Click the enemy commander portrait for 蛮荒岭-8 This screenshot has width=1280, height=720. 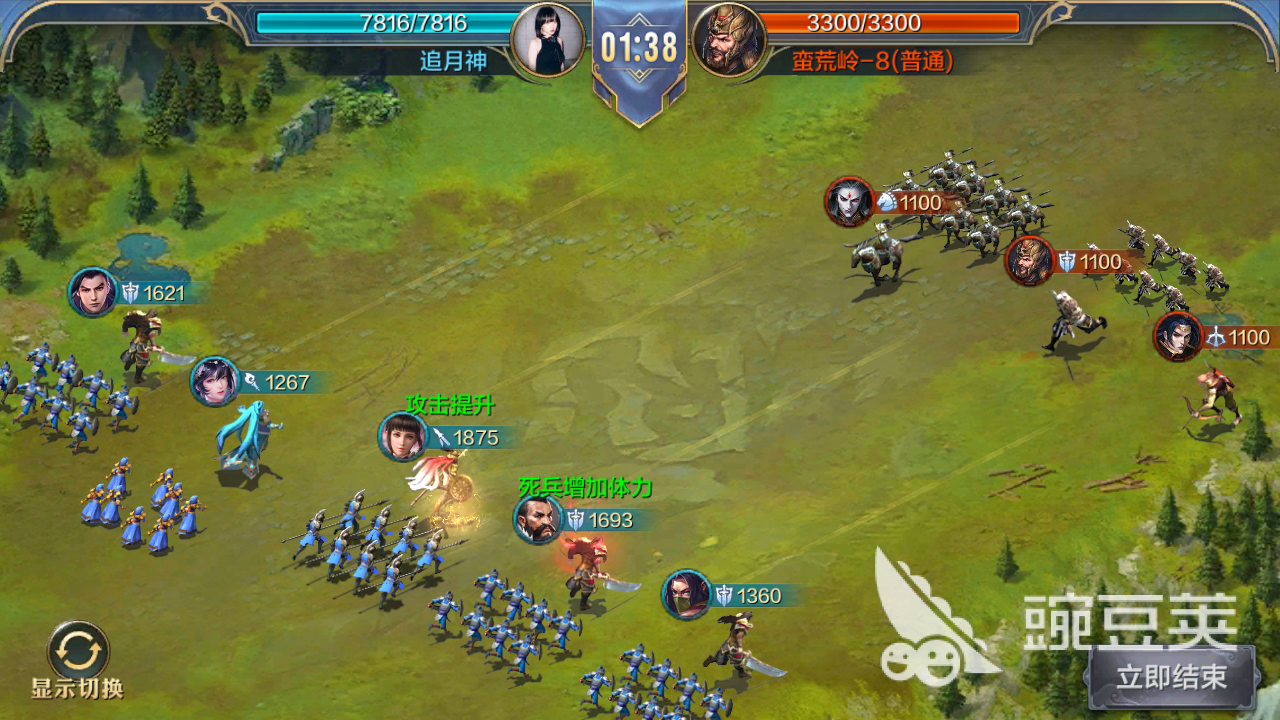(x=729, y=40)
